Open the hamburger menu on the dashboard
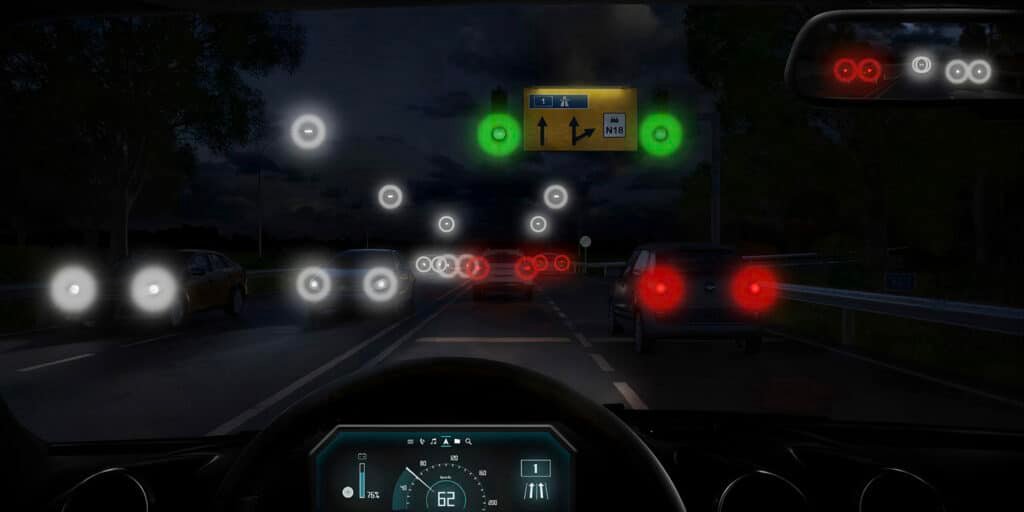Screen dimensions: 1024x512 (x=410, y=441)
